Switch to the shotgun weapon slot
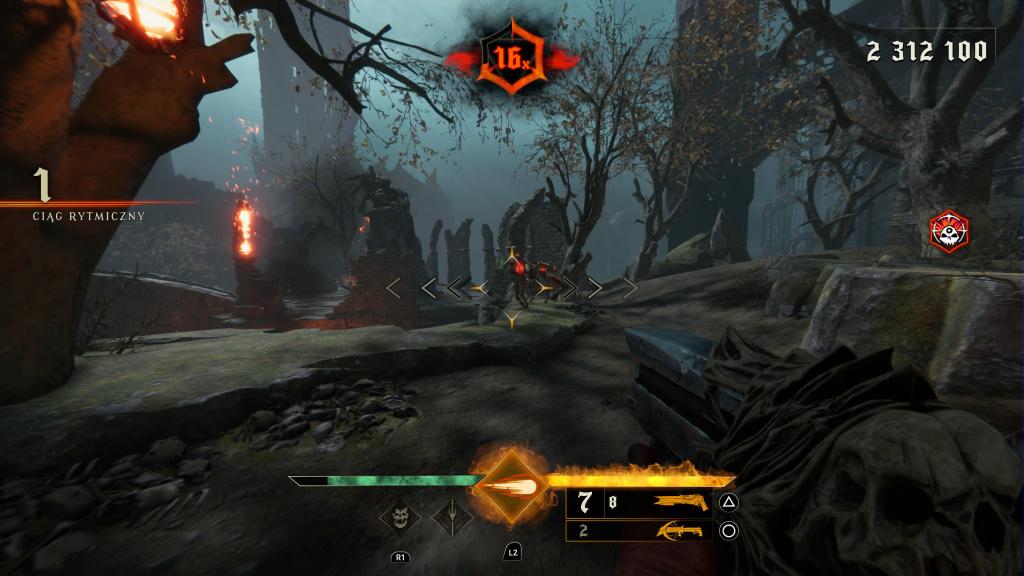 [682, 503]
